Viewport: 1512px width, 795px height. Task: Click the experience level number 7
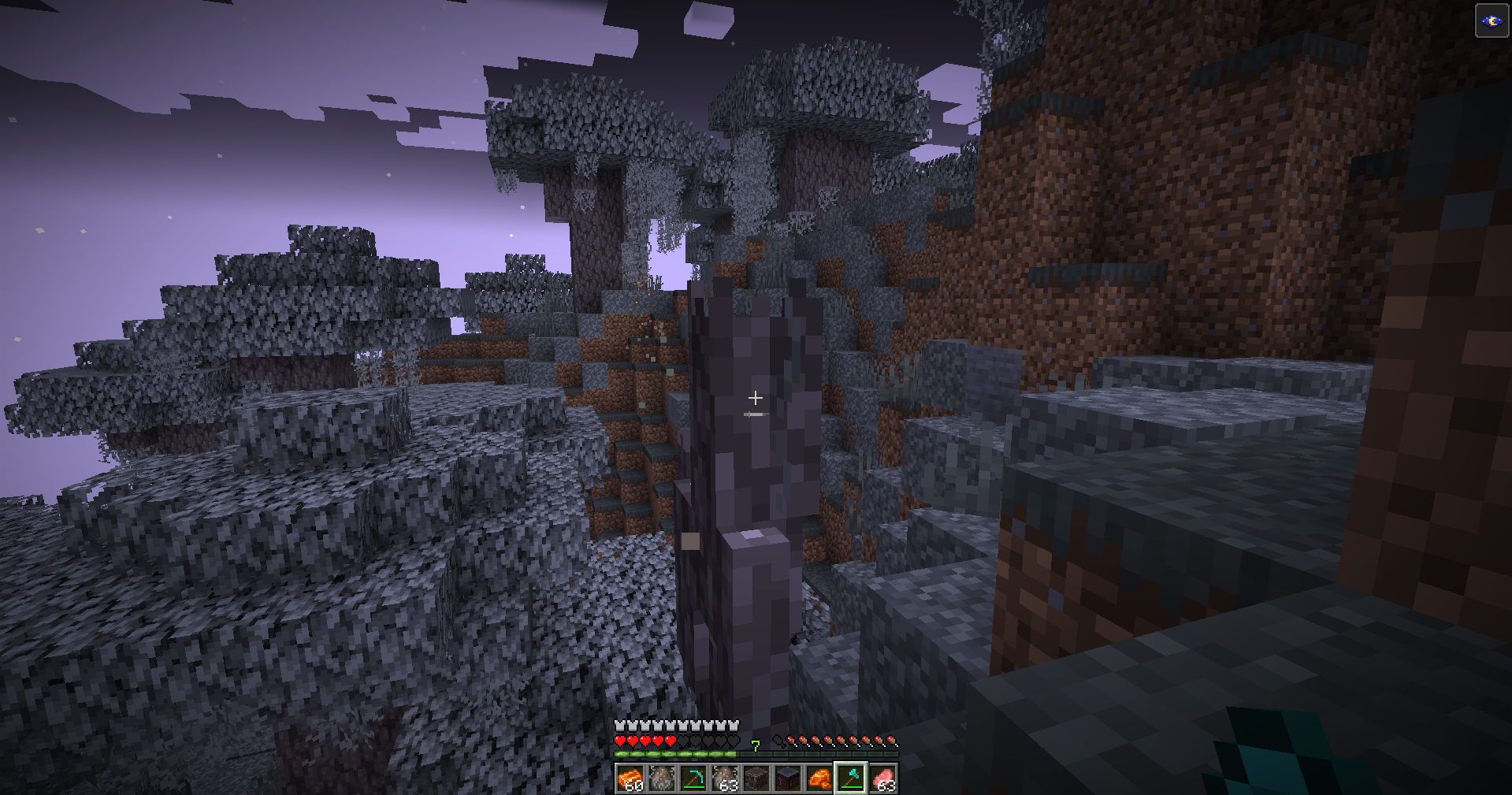click(x=756, y=746)
